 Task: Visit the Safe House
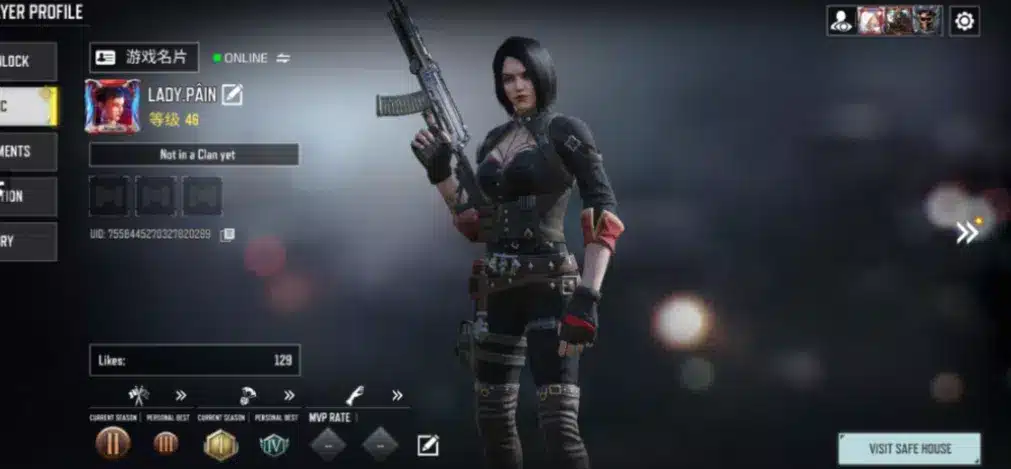click(908, 448)
